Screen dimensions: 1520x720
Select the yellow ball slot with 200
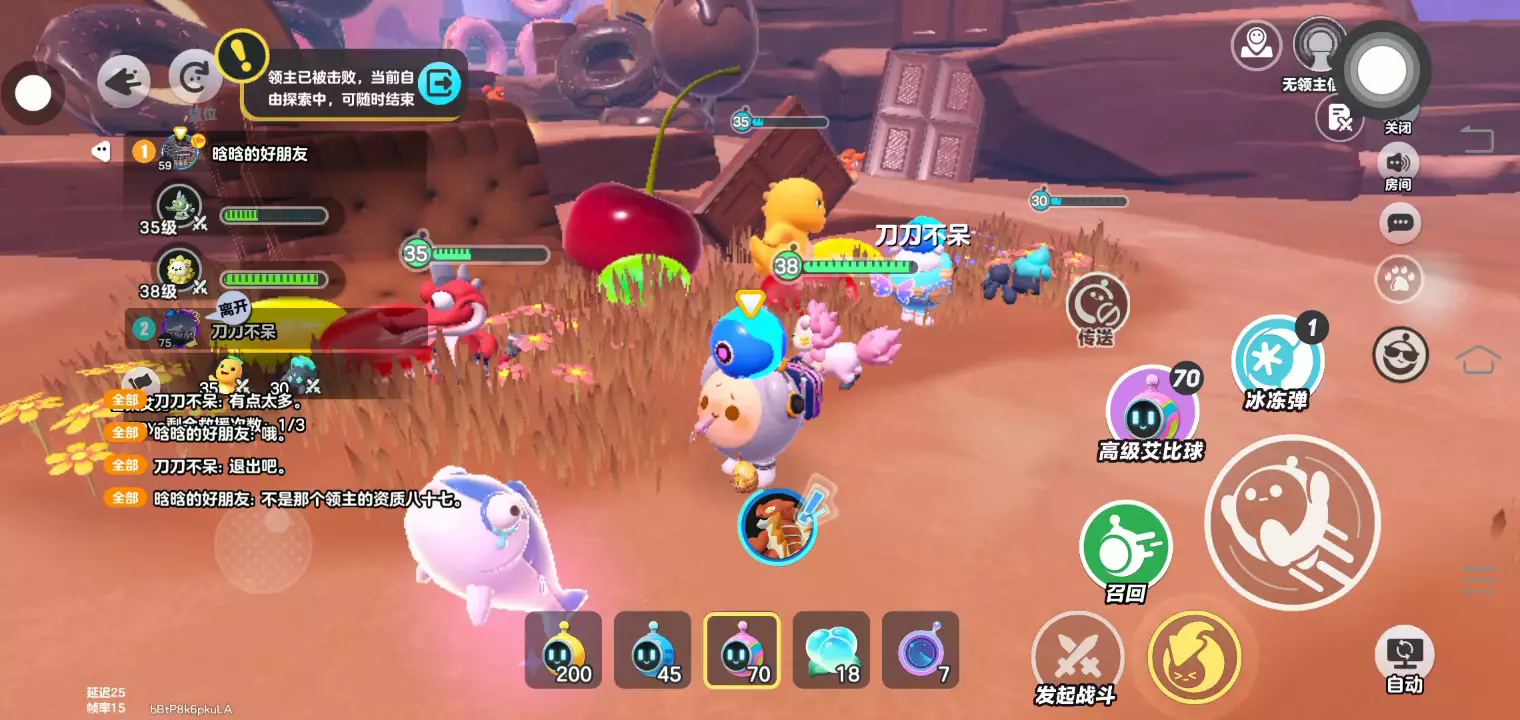pos(563,650)
